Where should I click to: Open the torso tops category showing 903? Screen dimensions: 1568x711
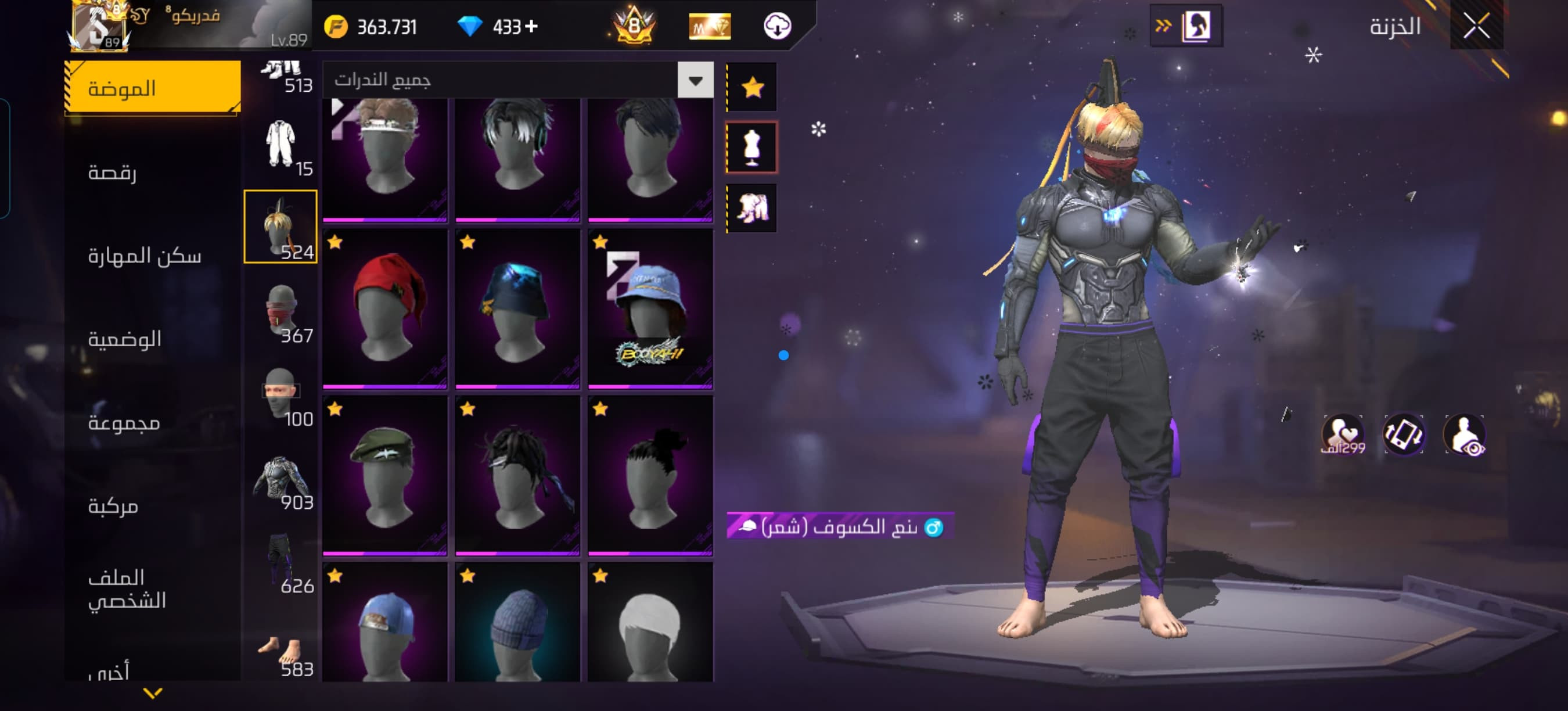(x=281, y=481)
